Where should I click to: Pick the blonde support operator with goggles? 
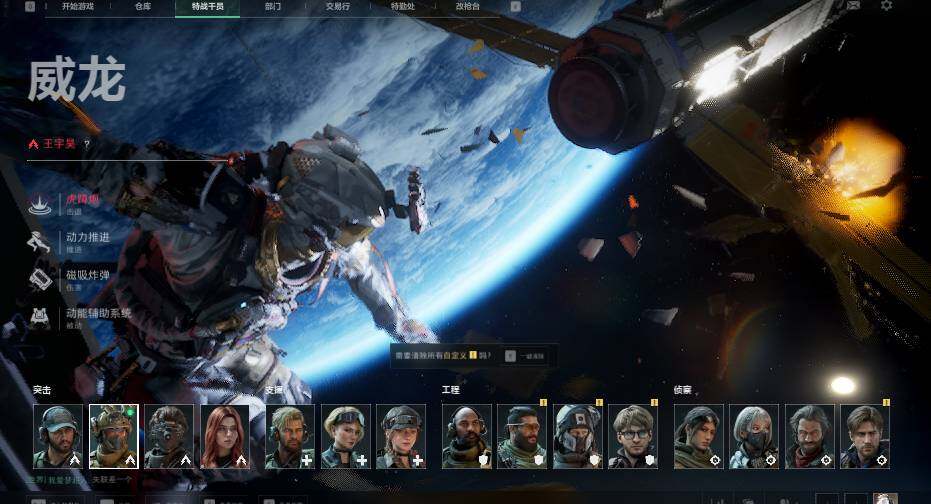coord(346,437)
